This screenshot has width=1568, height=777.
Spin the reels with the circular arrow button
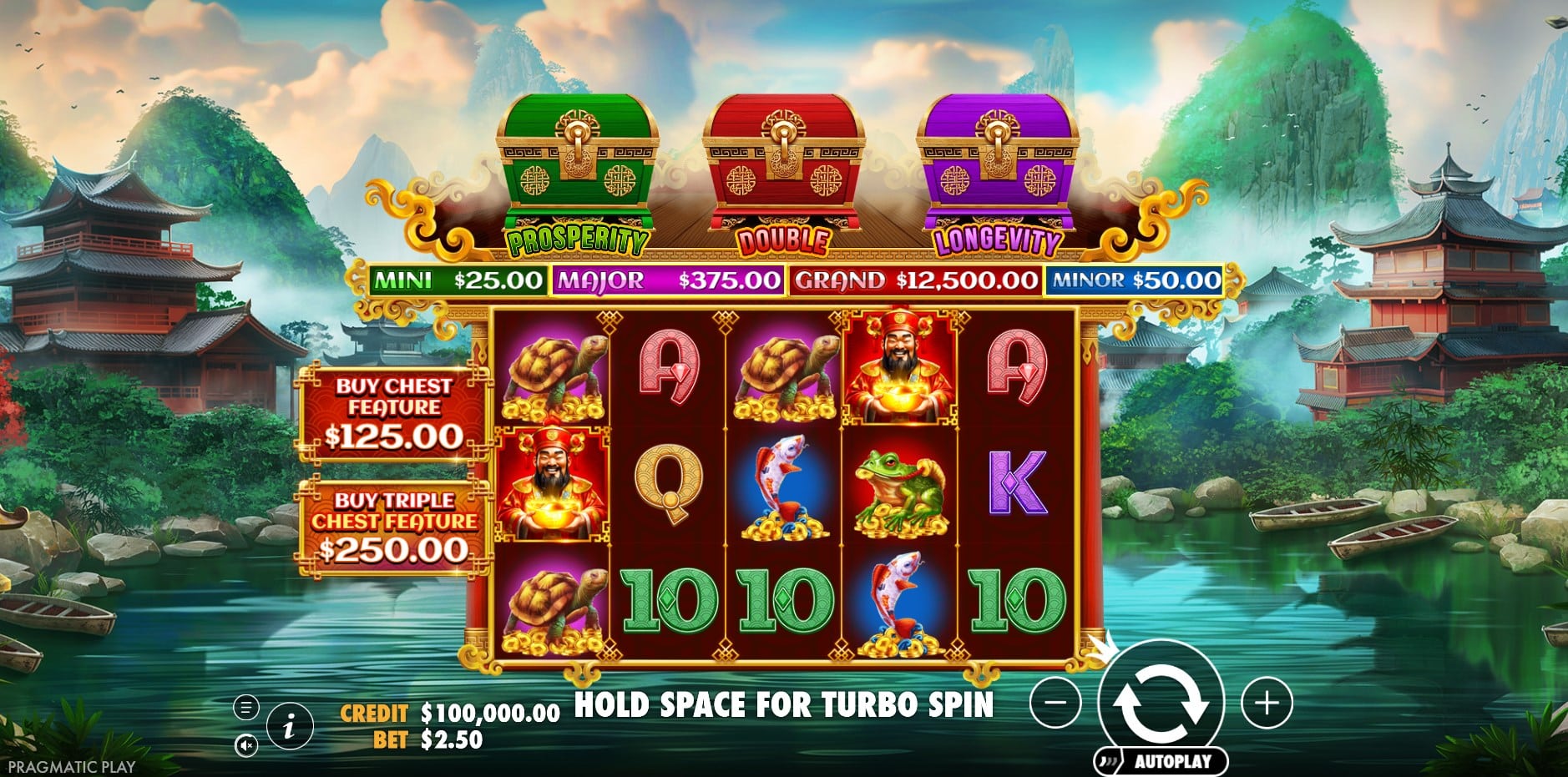[1161, 702]
